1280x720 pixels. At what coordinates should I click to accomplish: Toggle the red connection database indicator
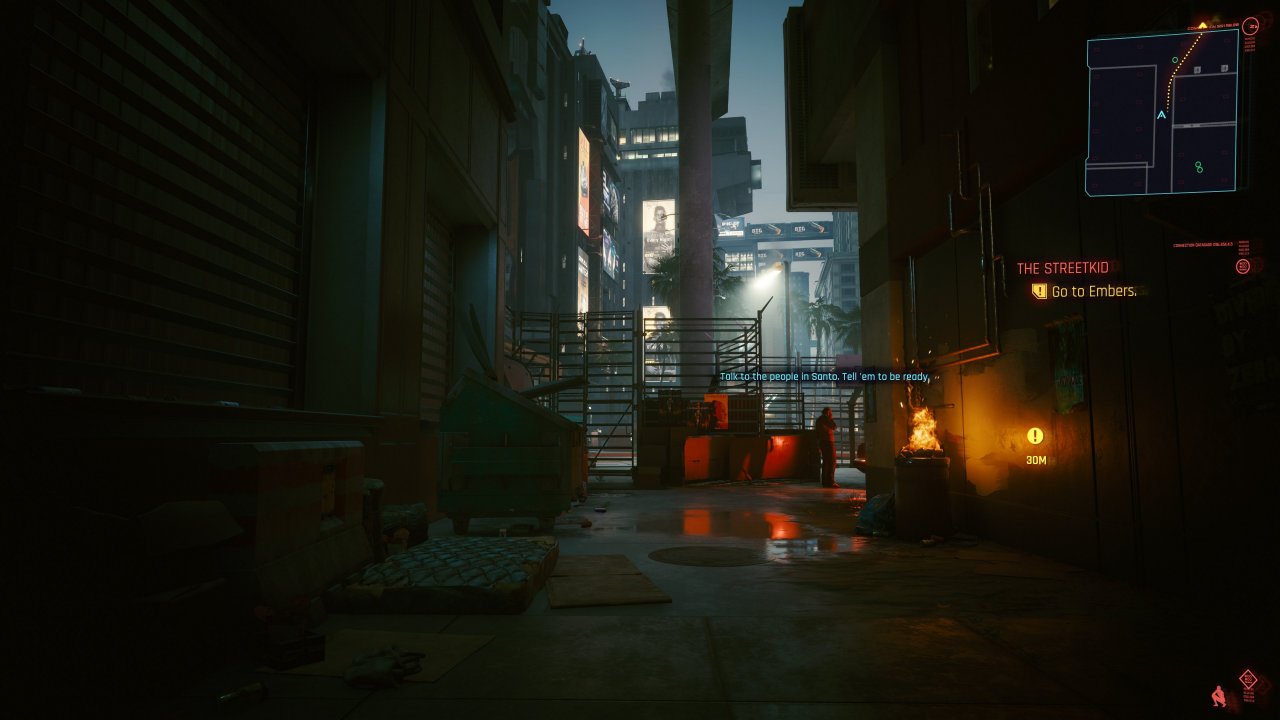pos(1203,243)
